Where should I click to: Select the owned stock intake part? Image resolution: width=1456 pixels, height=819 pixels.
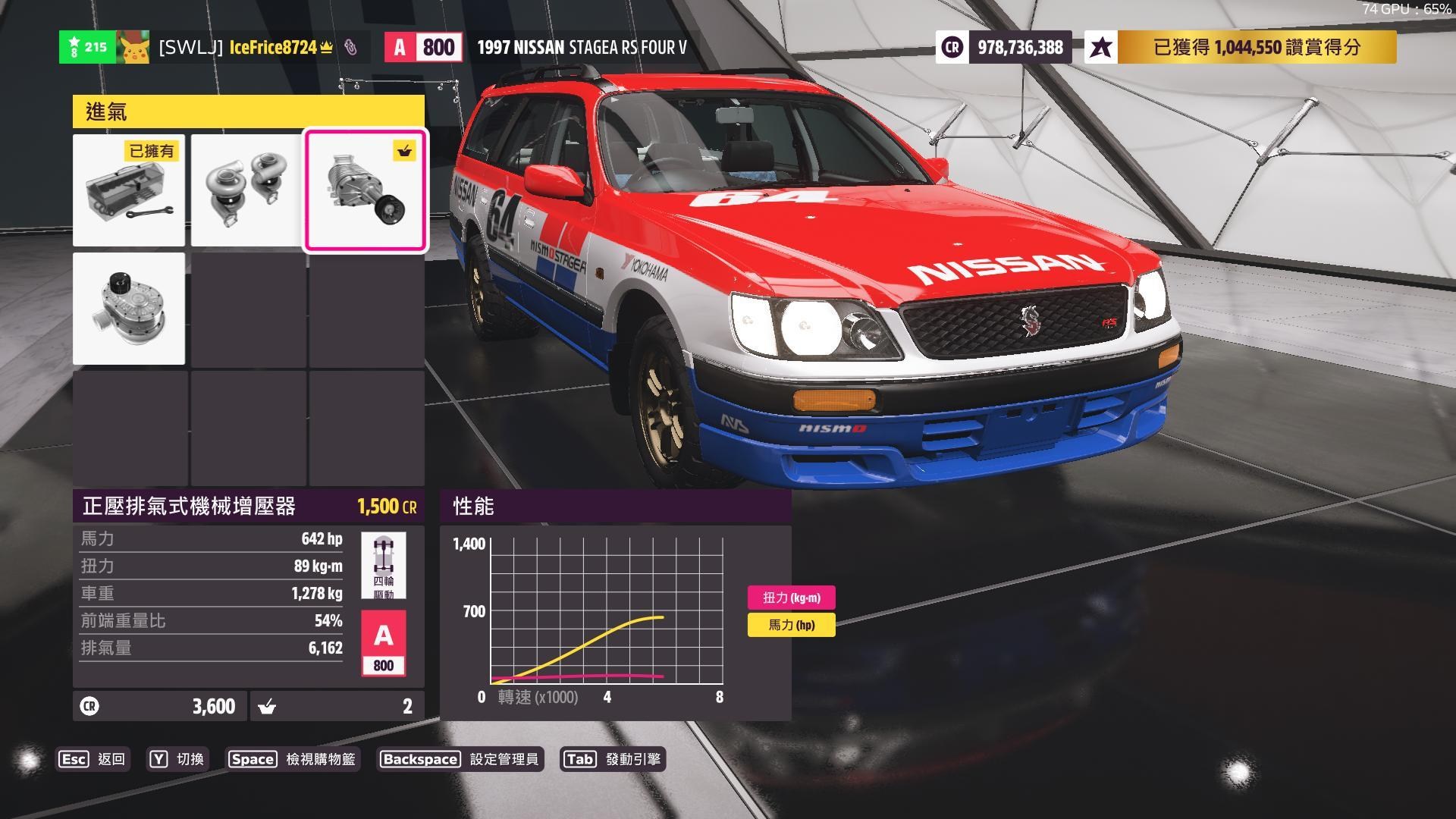129,190
